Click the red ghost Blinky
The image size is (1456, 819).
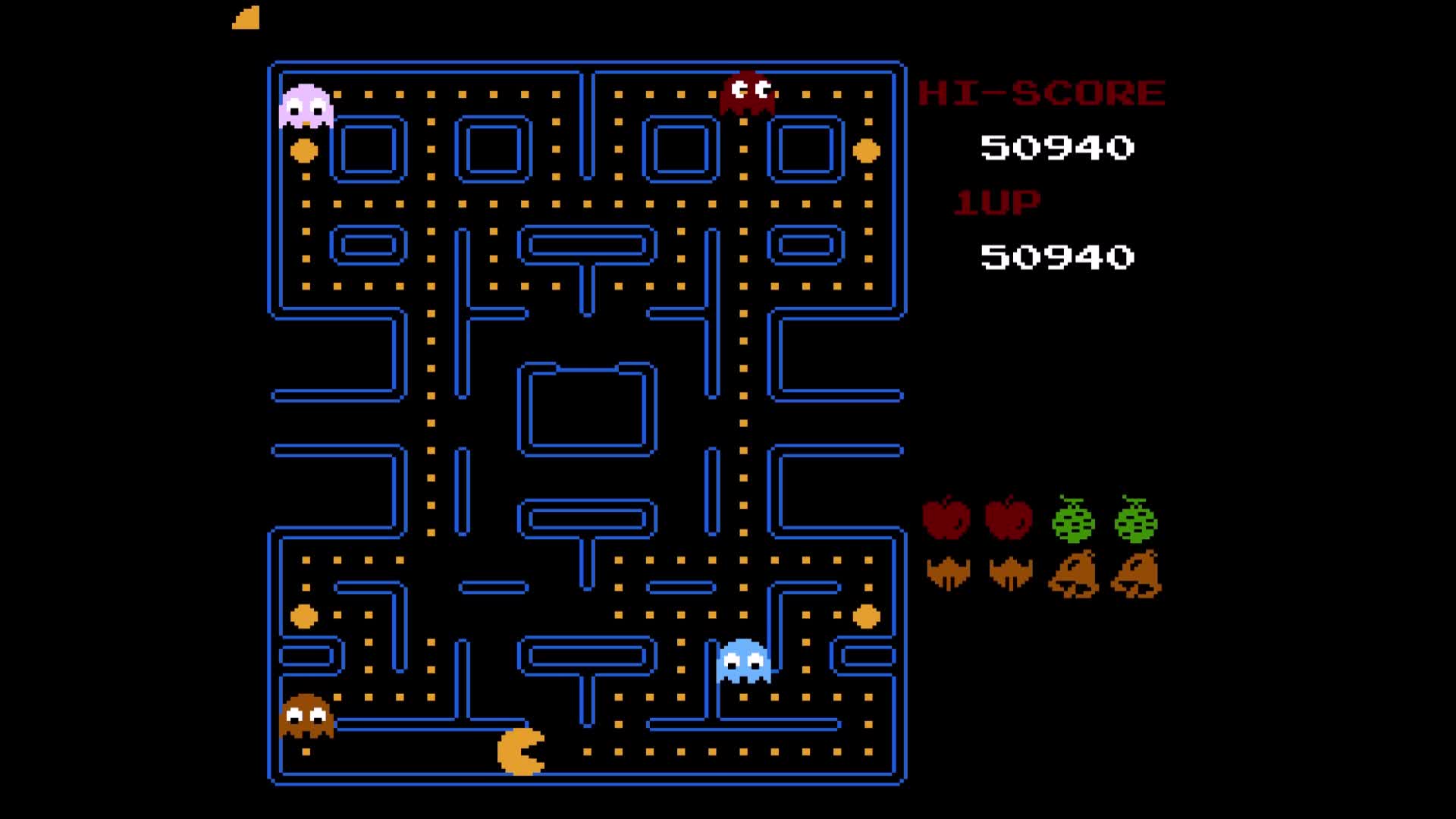747,91
